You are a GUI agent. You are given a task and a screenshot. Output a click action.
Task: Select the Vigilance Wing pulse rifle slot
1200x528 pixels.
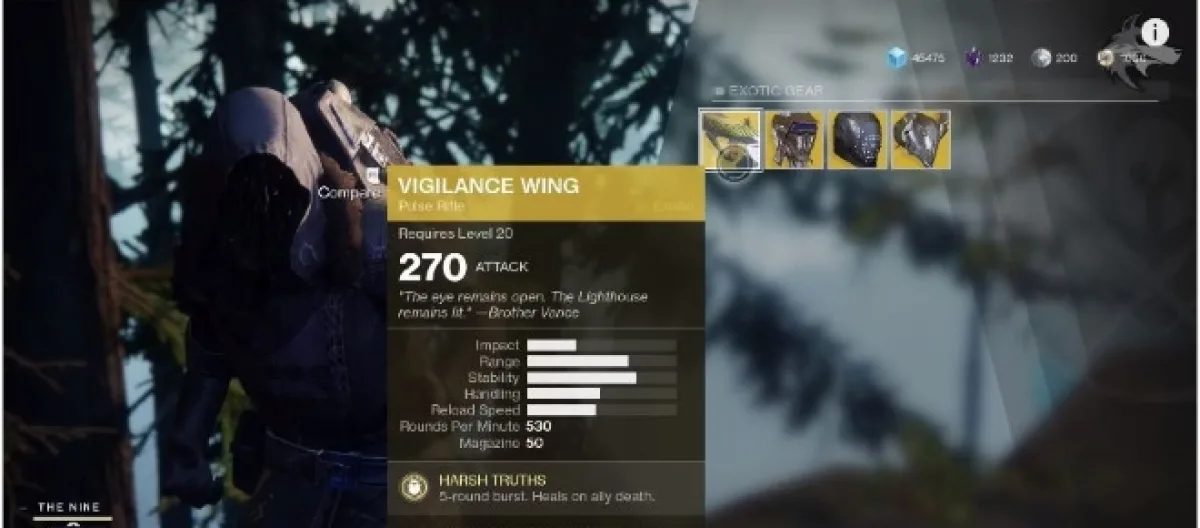coord(730,140)
